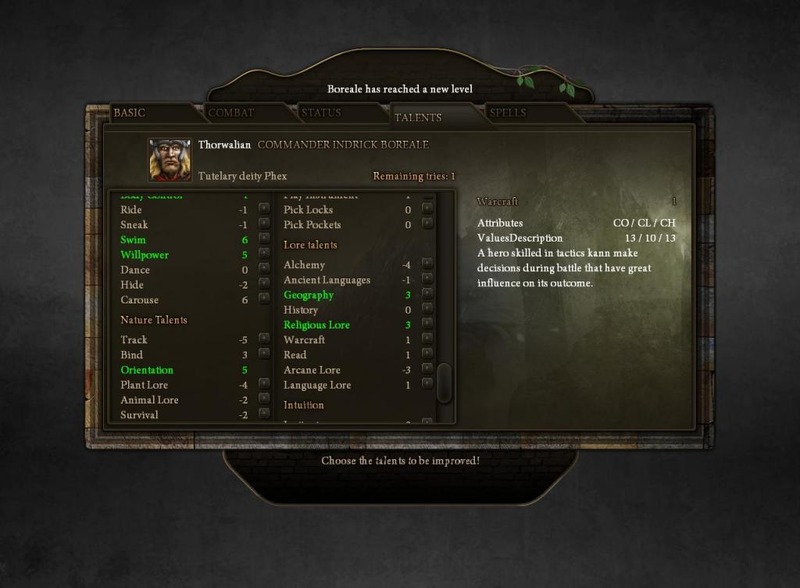
Task: Raise the Track talent with its button
Action: (x=264, y=340)
